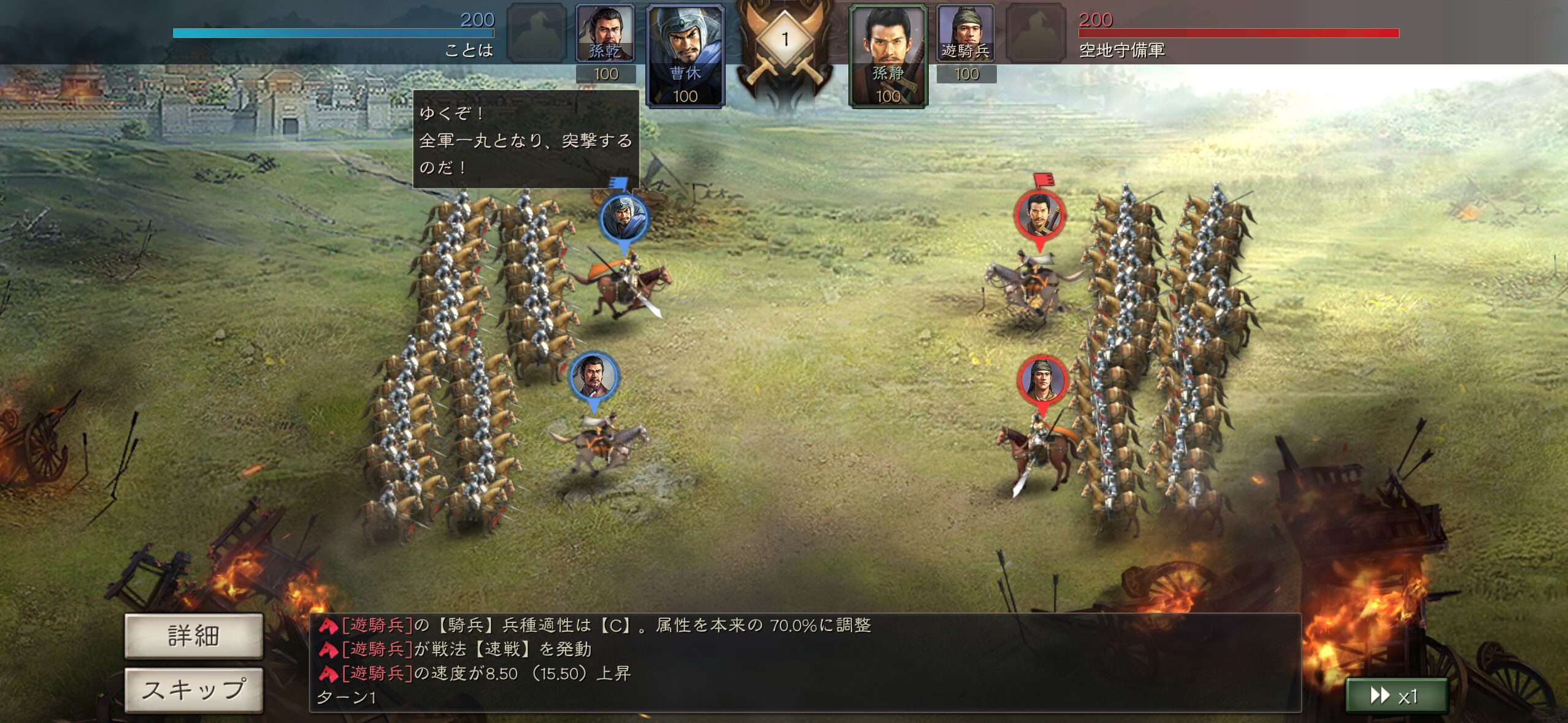This screenshot has width=1568, height=723.
Task: Click the blue 孫乾 unit marker
Action: tap(593, 377)
